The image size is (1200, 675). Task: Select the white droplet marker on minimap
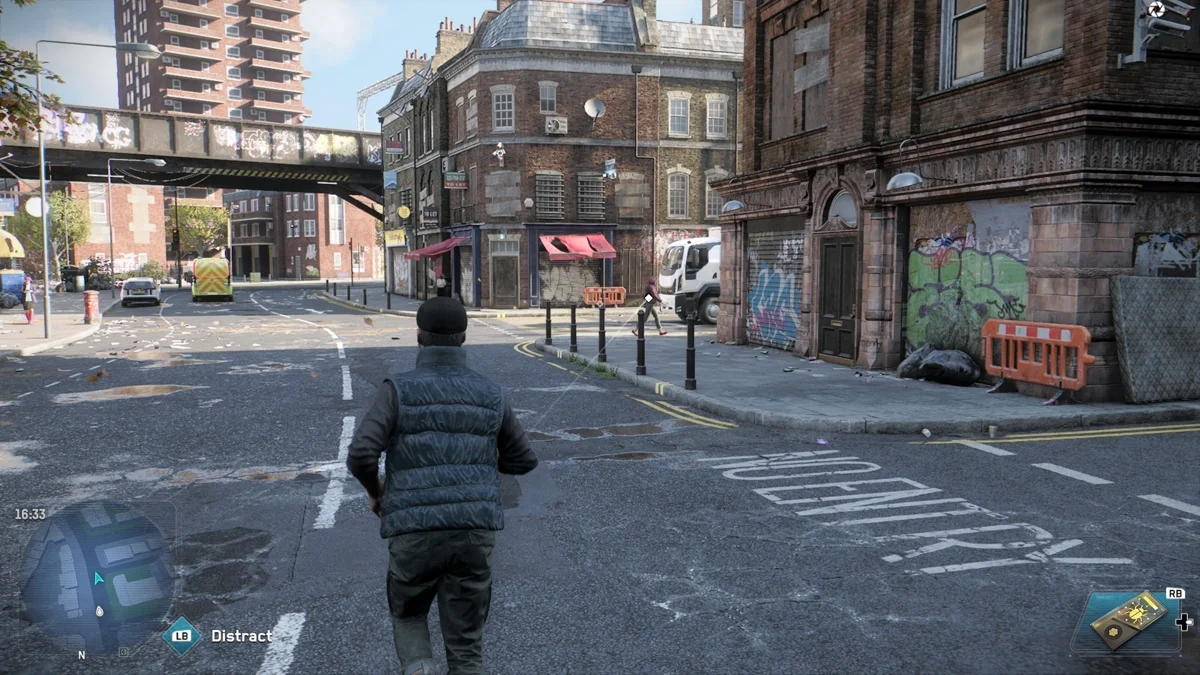click(99, 611)
